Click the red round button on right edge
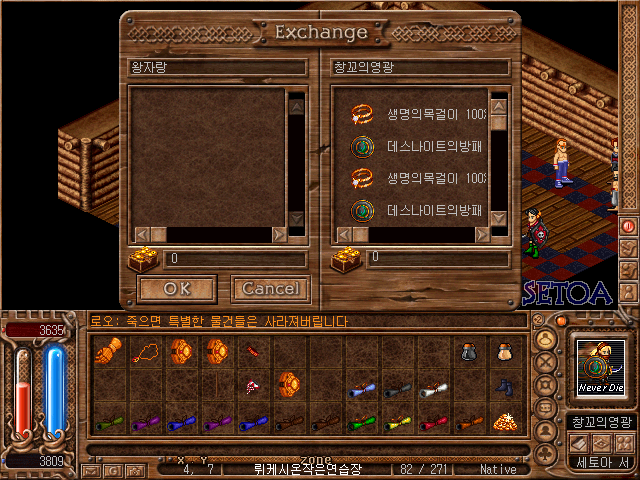 (x=629, y=226)
